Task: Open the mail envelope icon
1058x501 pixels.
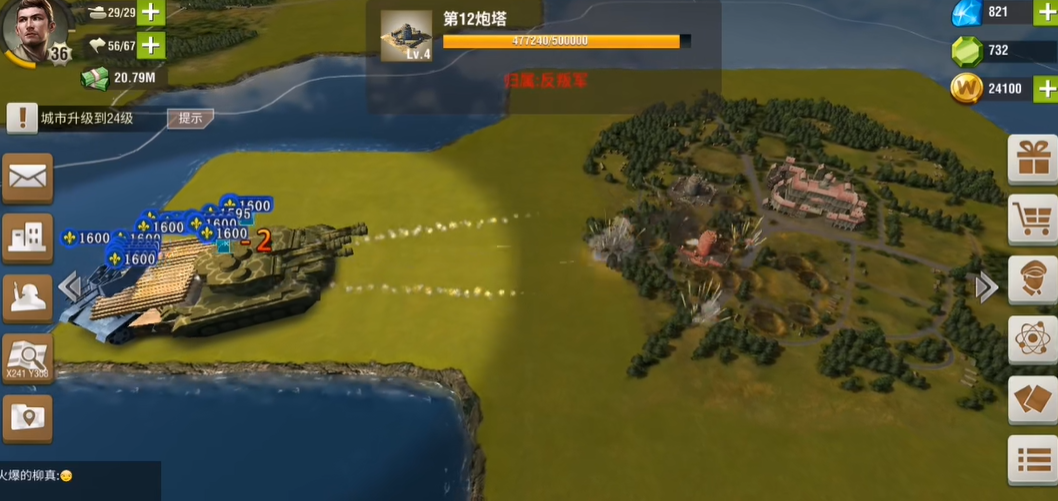Action: pos(27,179)
